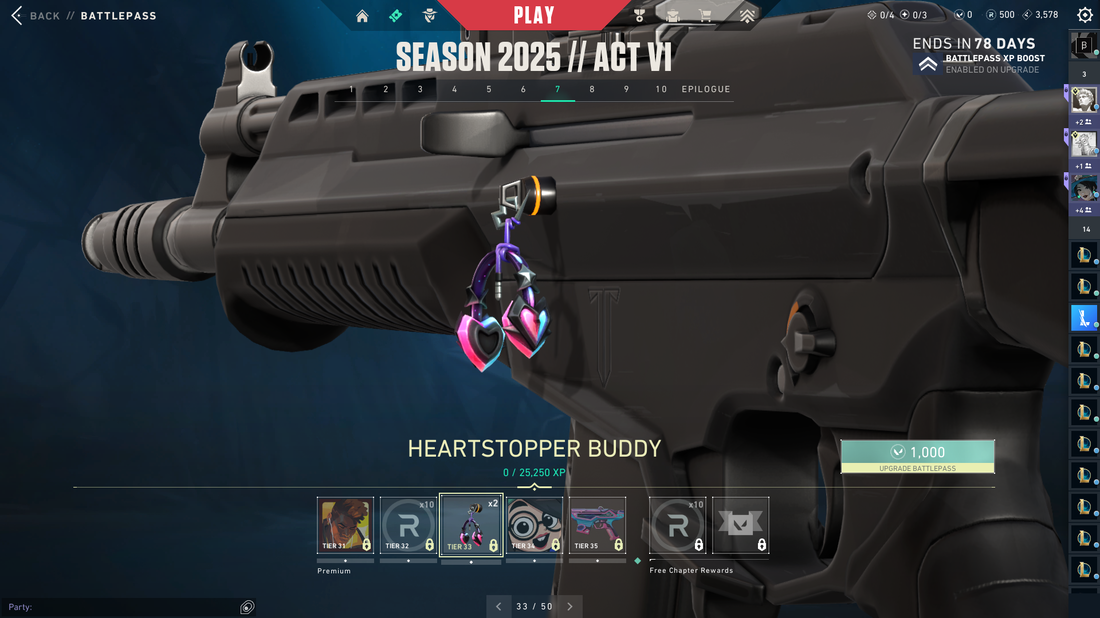Open the Epilogue chapter tab

click(706, 89)
